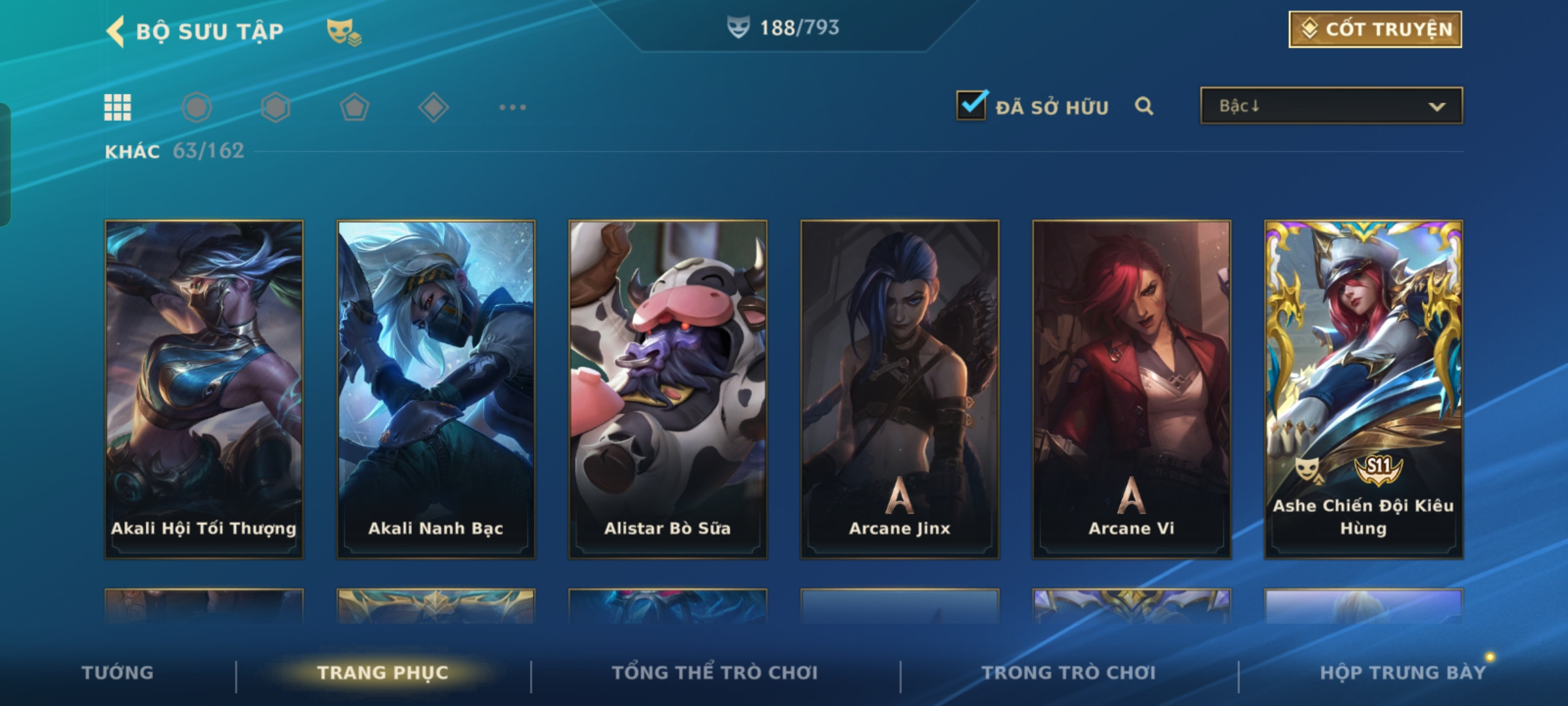1568x706 pixels.
Task: Go back from Bộ Sưu Tập
Action: pos(116,31)
